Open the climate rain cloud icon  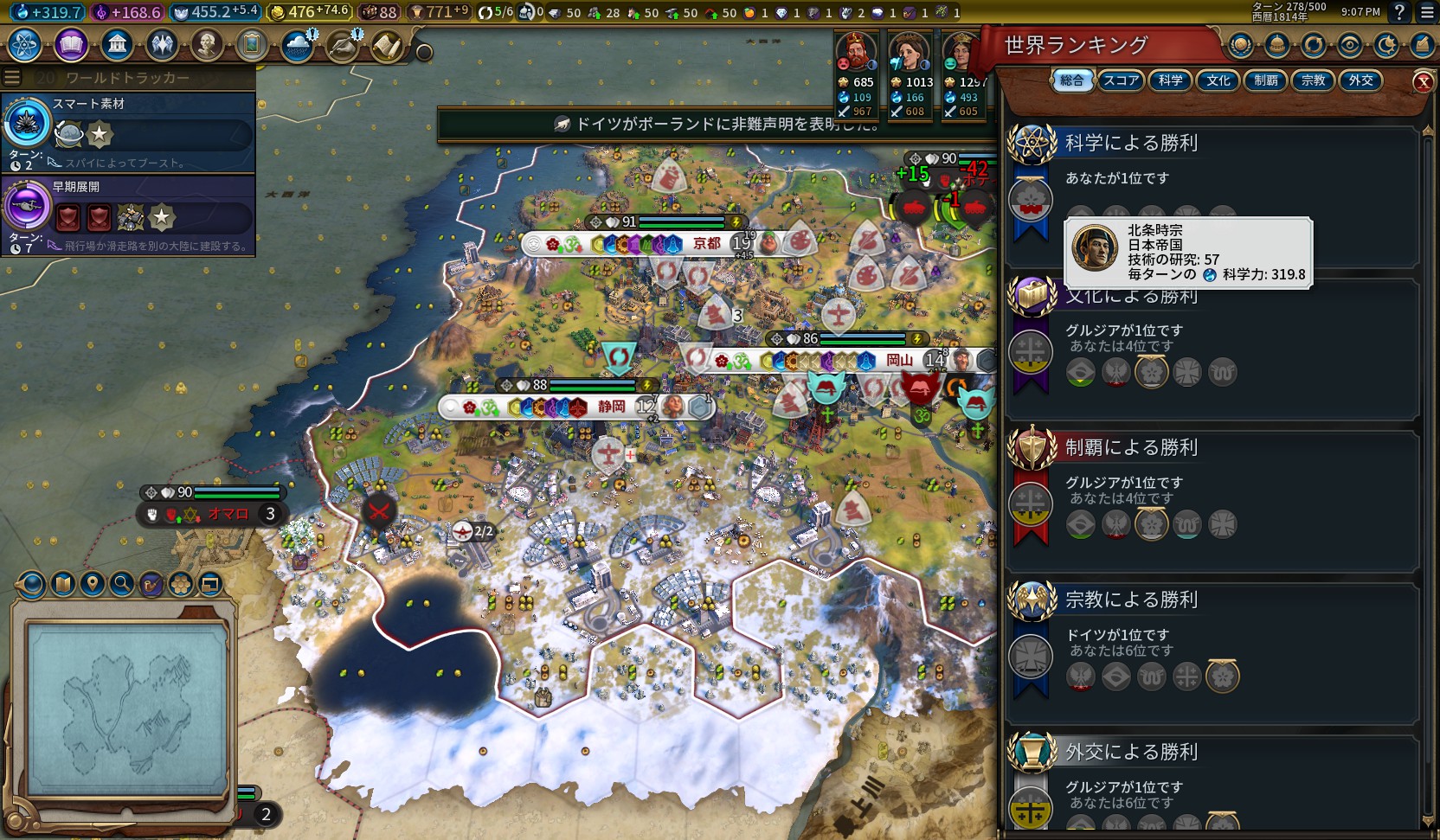click(x=297, y=46)
